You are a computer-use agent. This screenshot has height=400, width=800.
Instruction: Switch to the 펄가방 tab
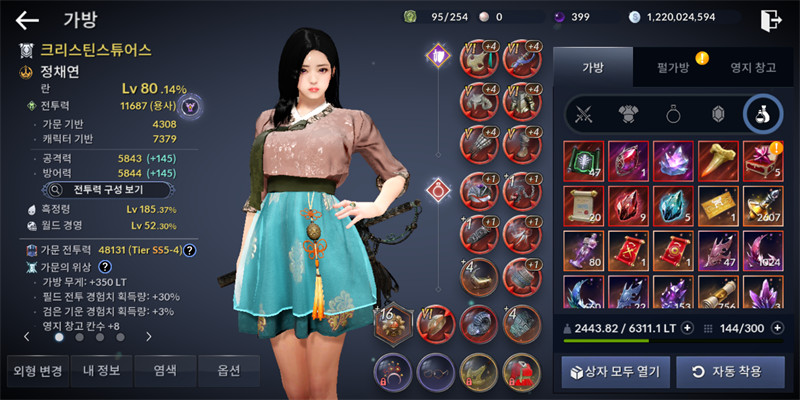click(x=671, y=67)
